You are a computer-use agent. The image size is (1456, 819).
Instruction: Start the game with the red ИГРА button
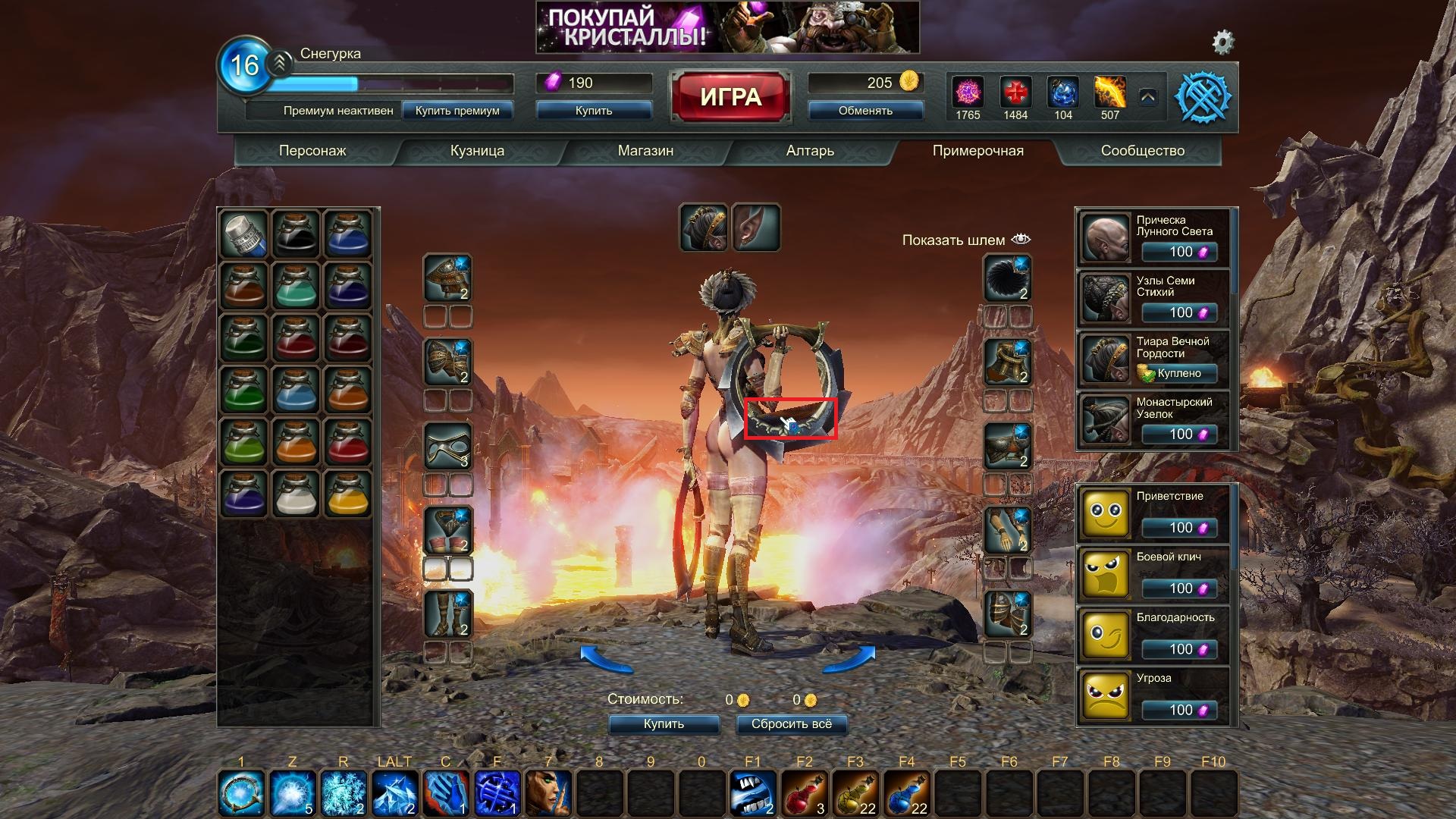click(x=730, y=96)
